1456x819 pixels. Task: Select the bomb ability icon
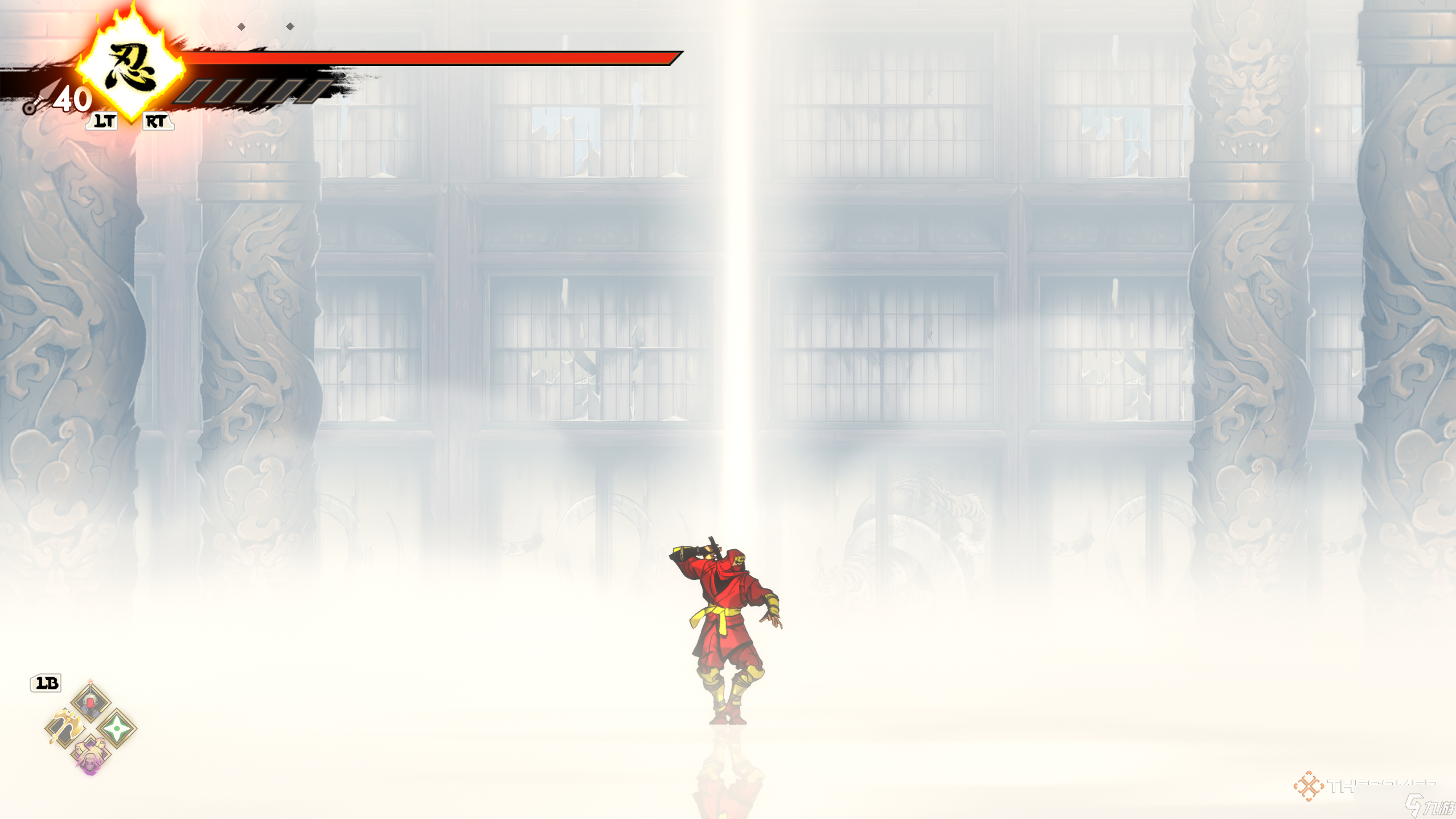(92, 702)
